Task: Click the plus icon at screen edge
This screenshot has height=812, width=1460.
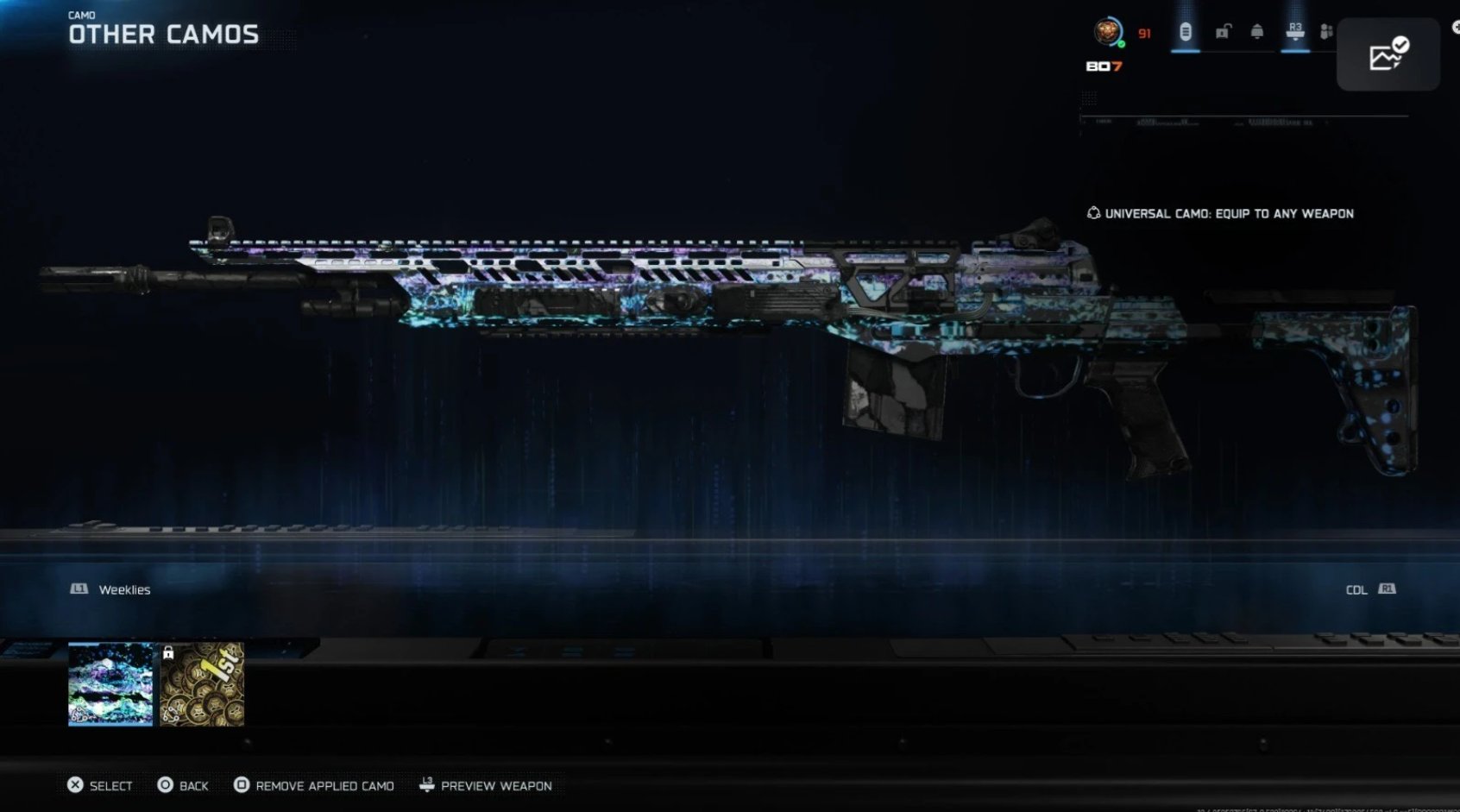Action: [x=1457, y=28]
